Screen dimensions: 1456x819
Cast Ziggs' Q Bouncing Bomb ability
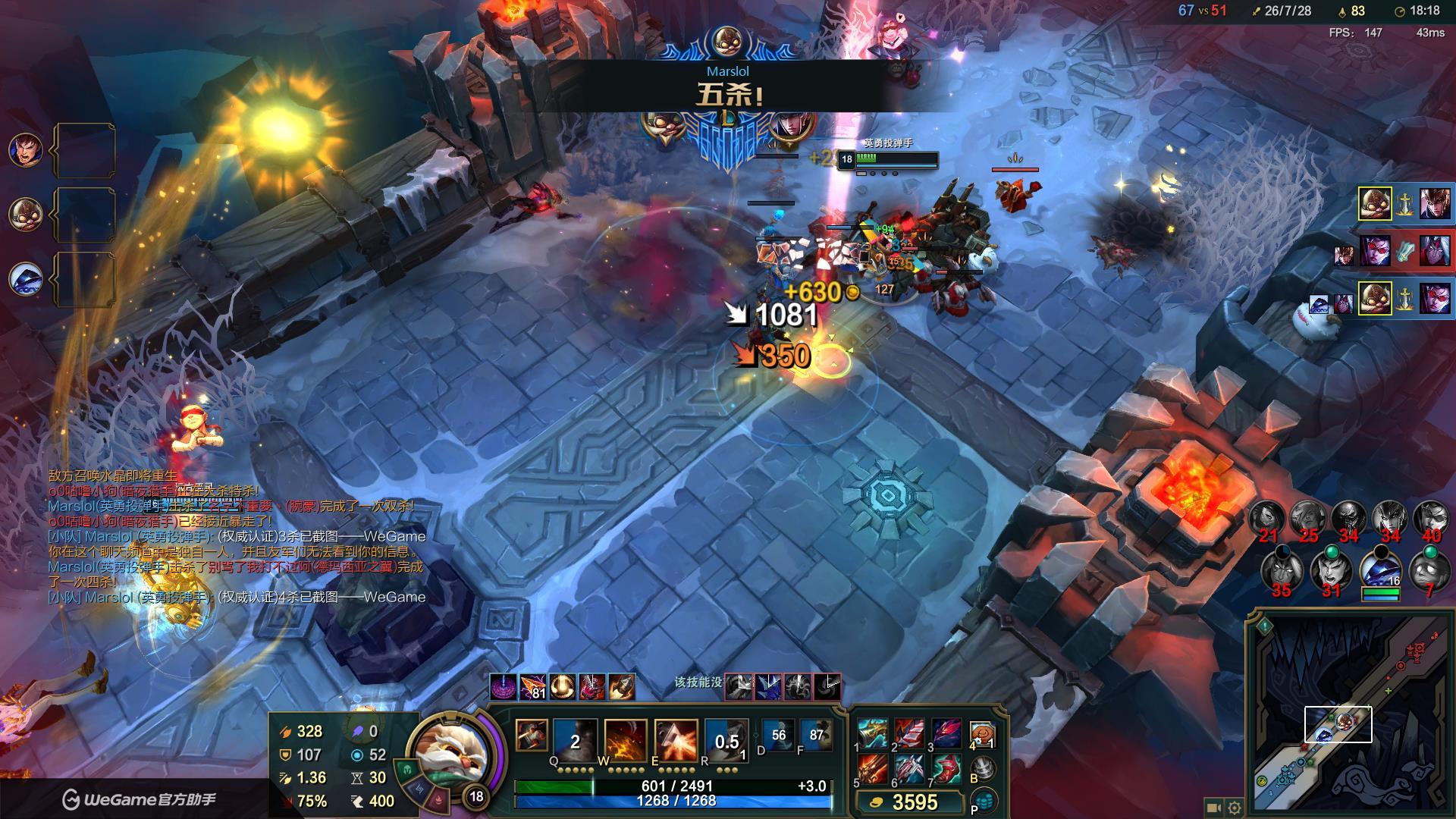pyautogui.click(x=575, y=739)
